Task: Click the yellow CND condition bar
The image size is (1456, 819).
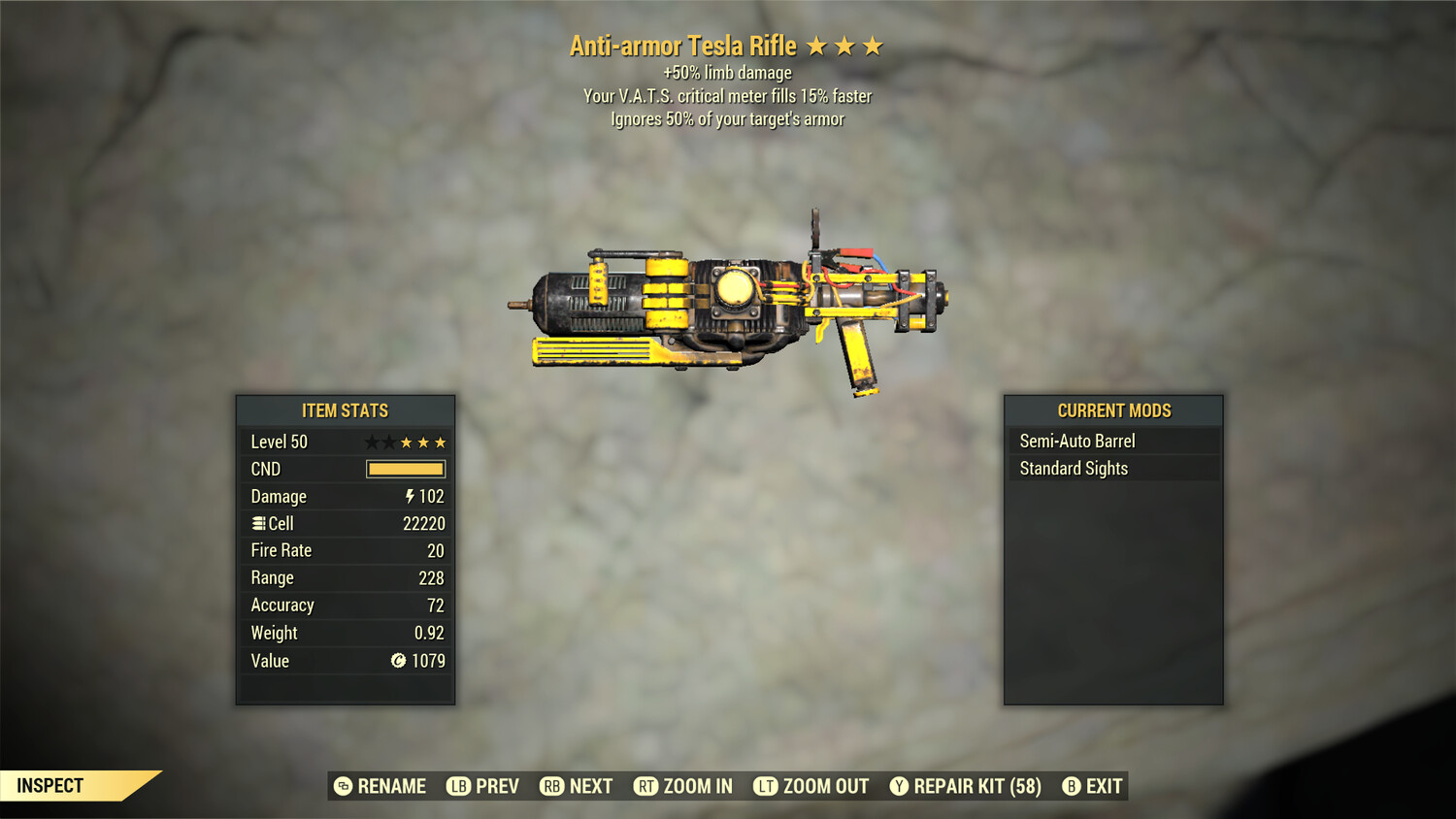Action: point(406,469)
